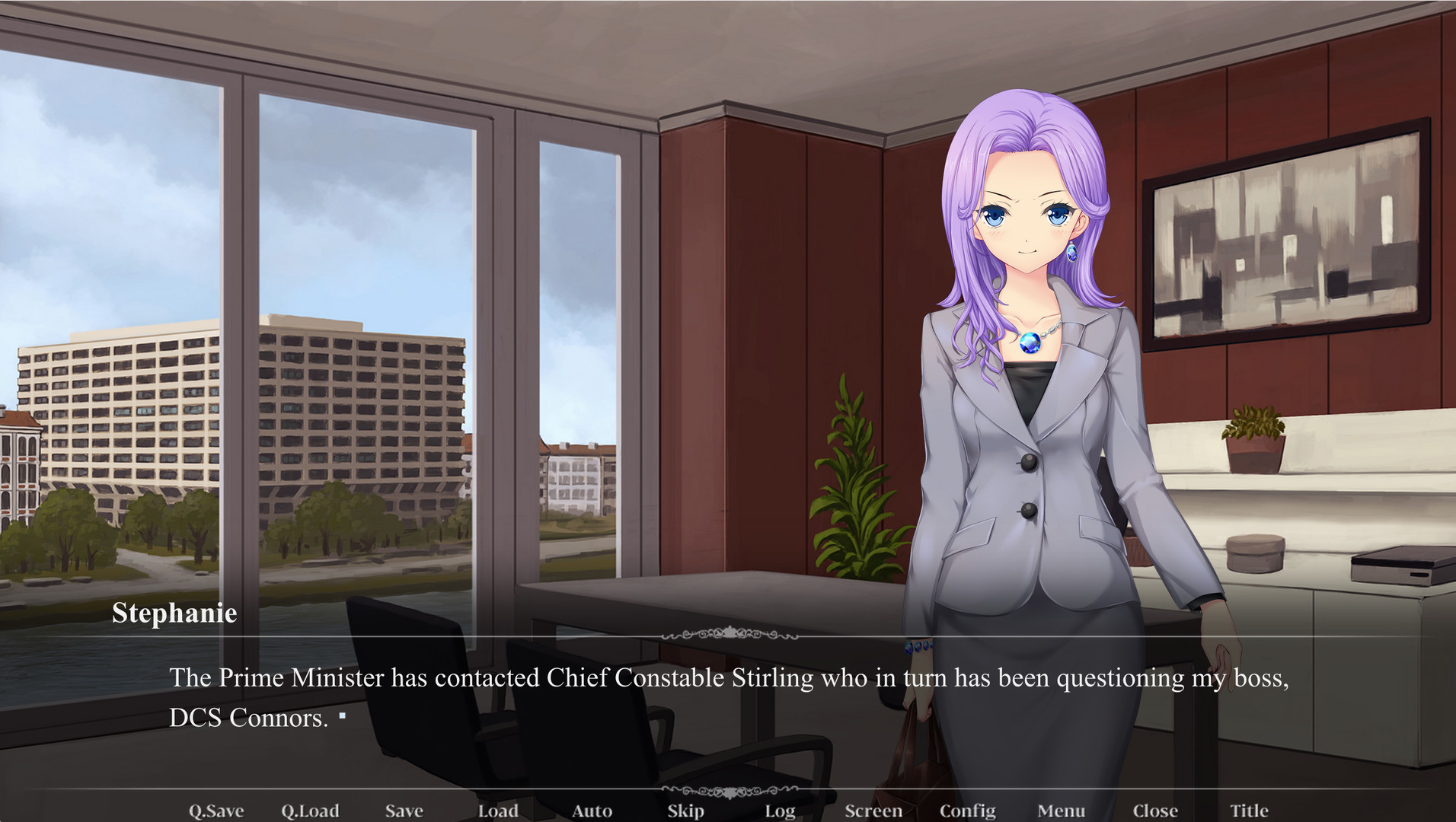Click the continue indicator after DCS Connors
Viewport: 1456px width, 822px height.
tap(344, 715)
